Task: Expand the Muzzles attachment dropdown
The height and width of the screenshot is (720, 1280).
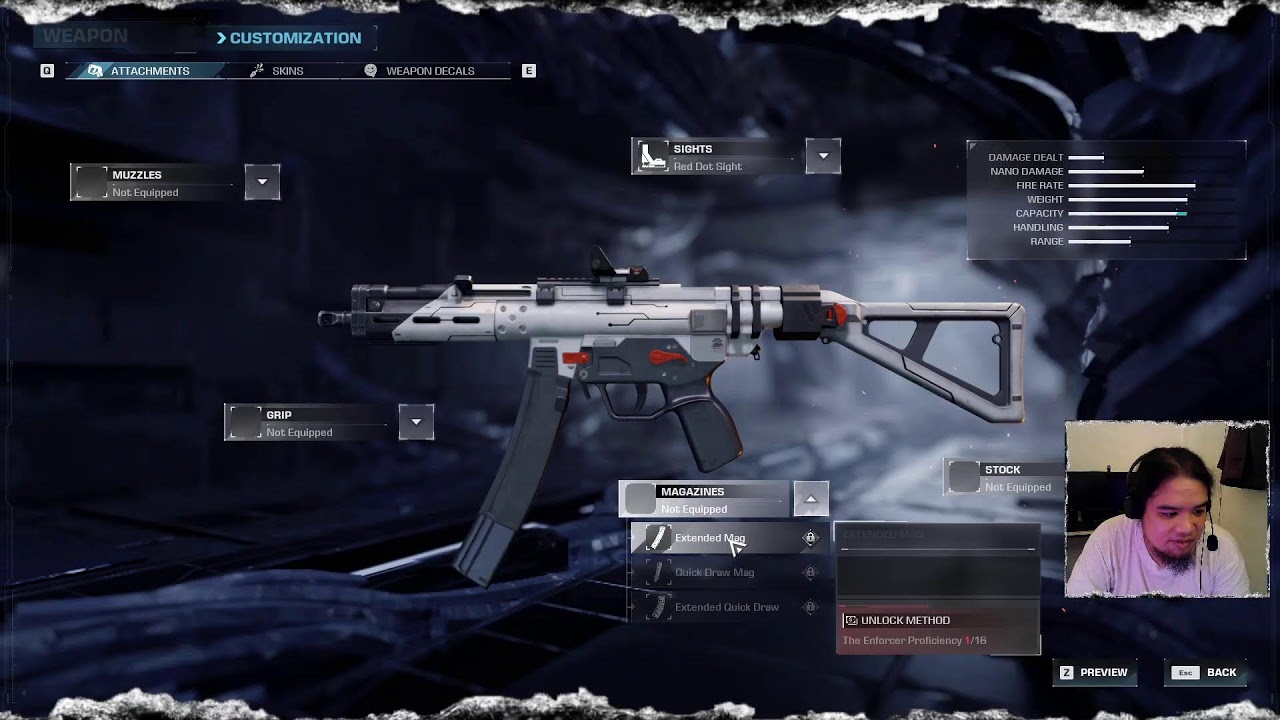Action: 262,182
